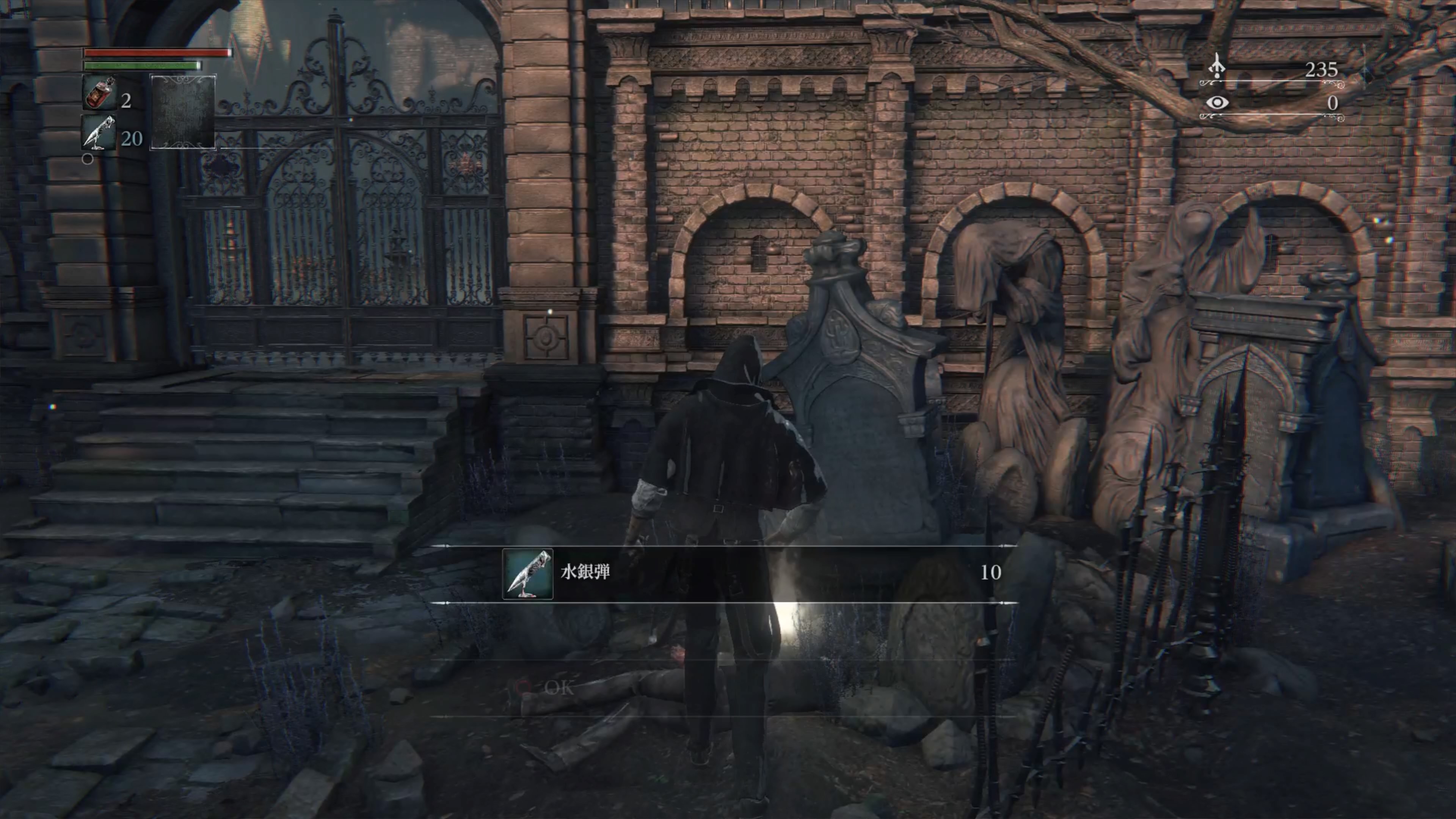Click the Quicksilver Bullet HUD icon
Image resolution: width=1456 pixels, height=819 pixels.
click(x=99, y=133)
